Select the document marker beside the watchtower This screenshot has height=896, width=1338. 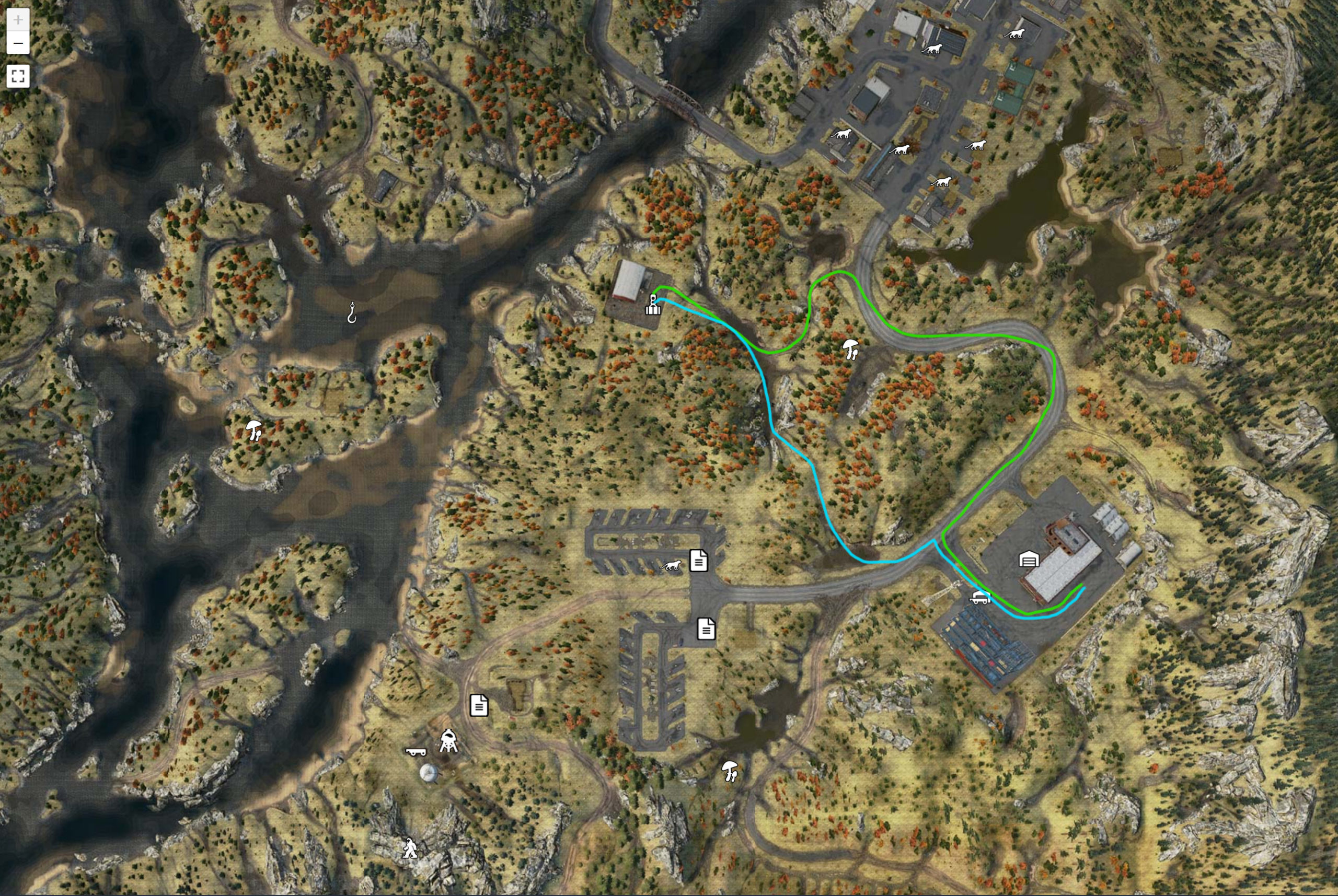point(479,706)
